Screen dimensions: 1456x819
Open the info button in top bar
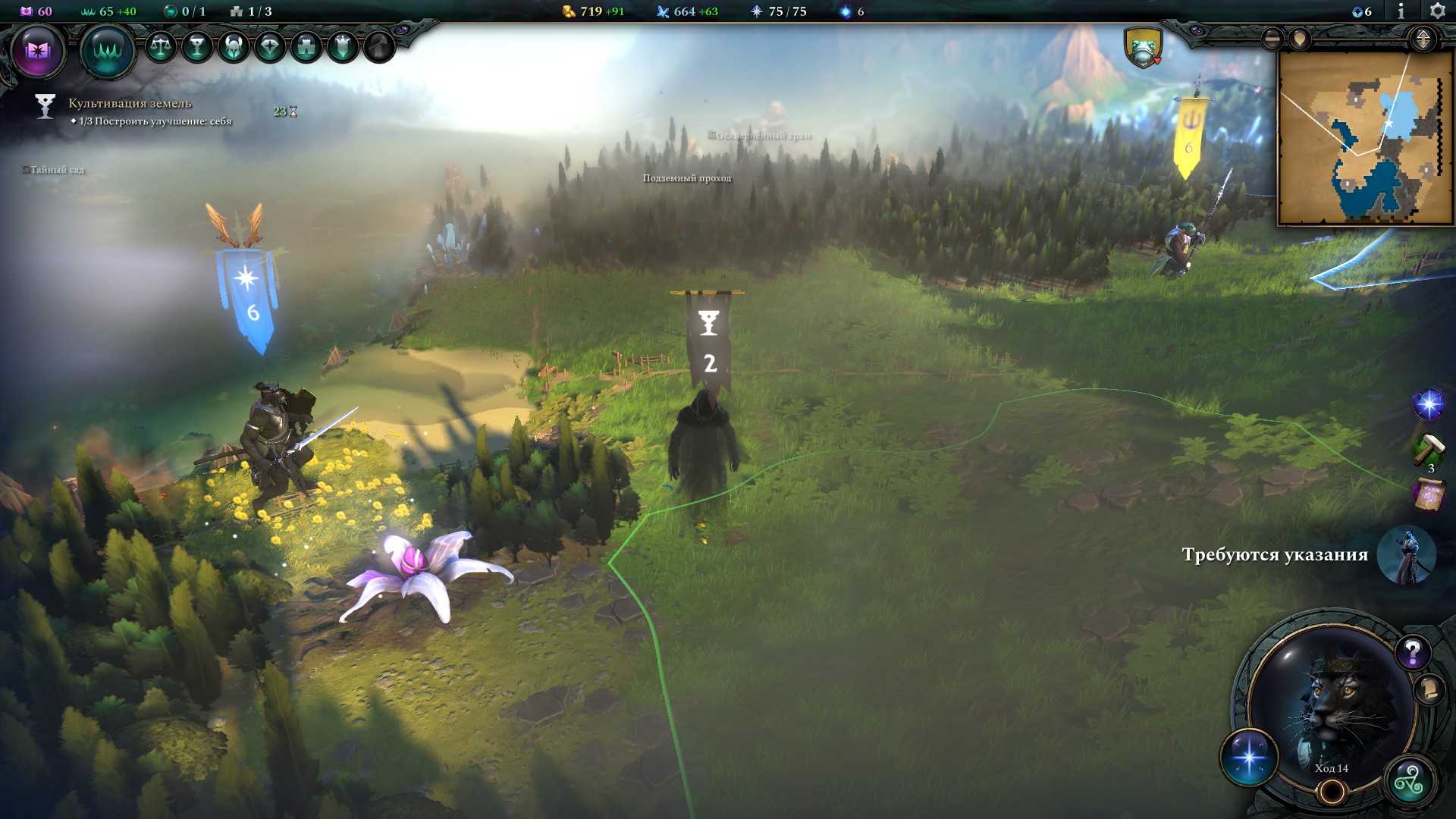pyautogui.click(x=1401, y=11)
